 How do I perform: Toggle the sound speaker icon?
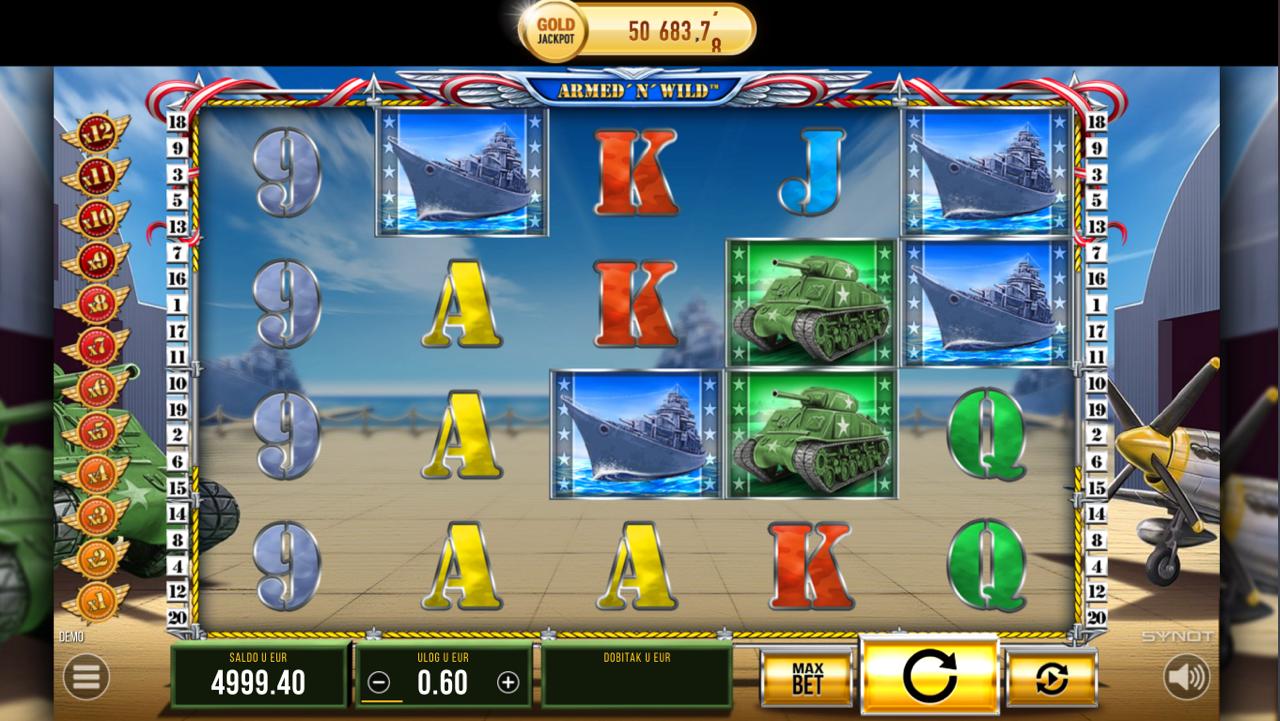point(1187,678)
